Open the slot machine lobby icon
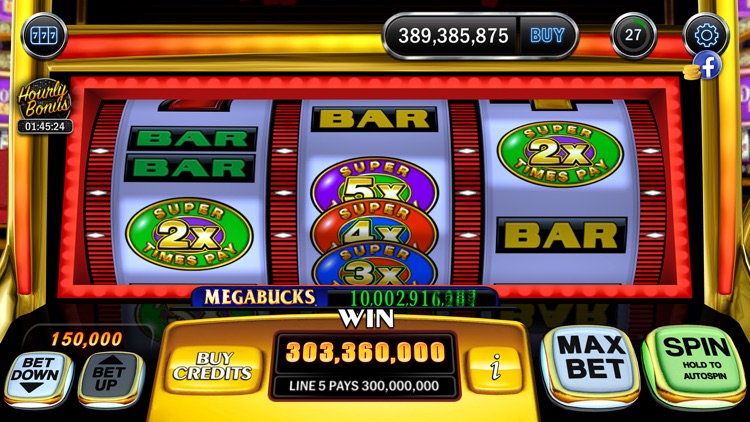The image size is (750, 422). pos(43,38)
